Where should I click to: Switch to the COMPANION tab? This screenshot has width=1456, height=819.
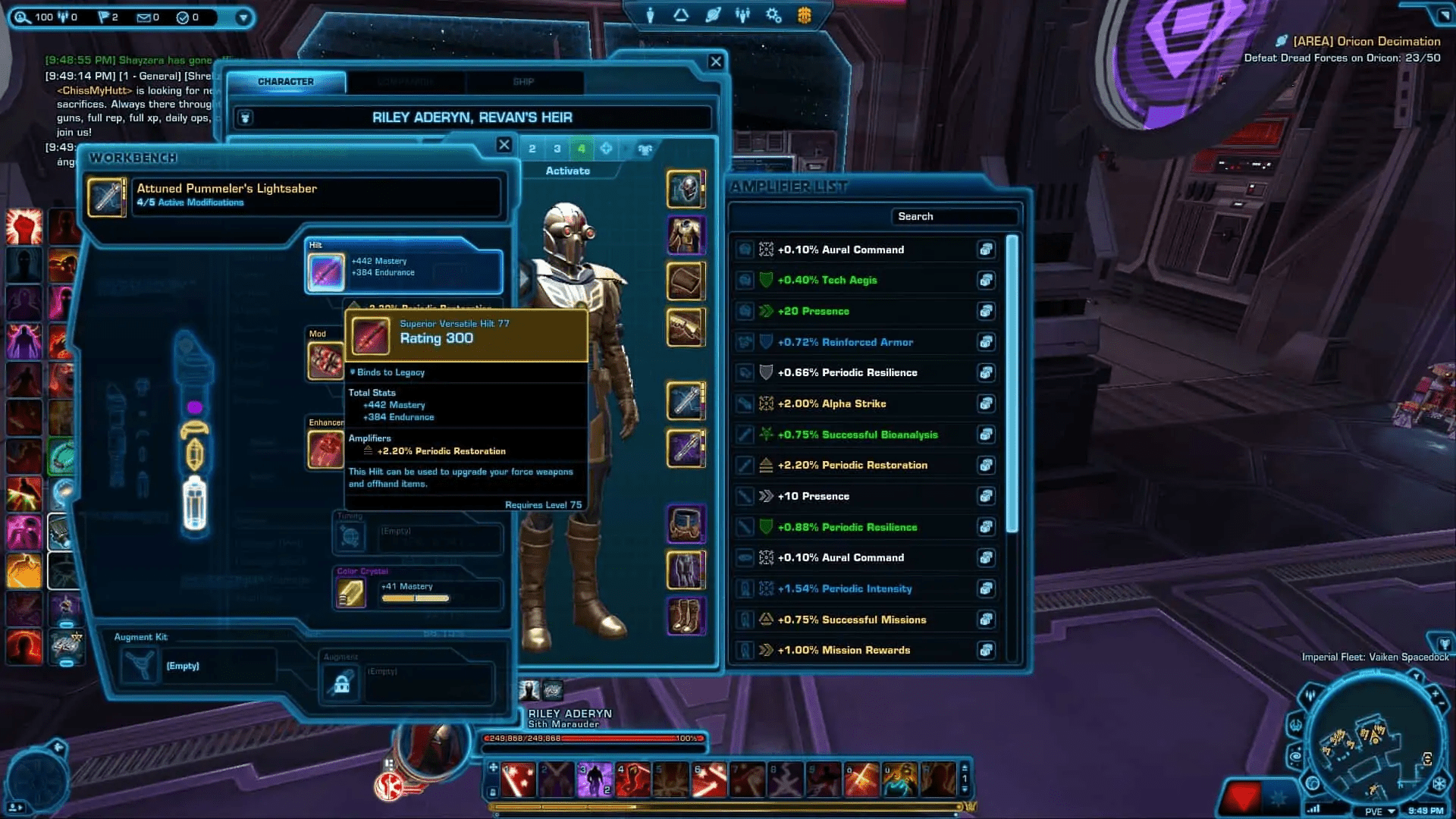coord(405,82)
